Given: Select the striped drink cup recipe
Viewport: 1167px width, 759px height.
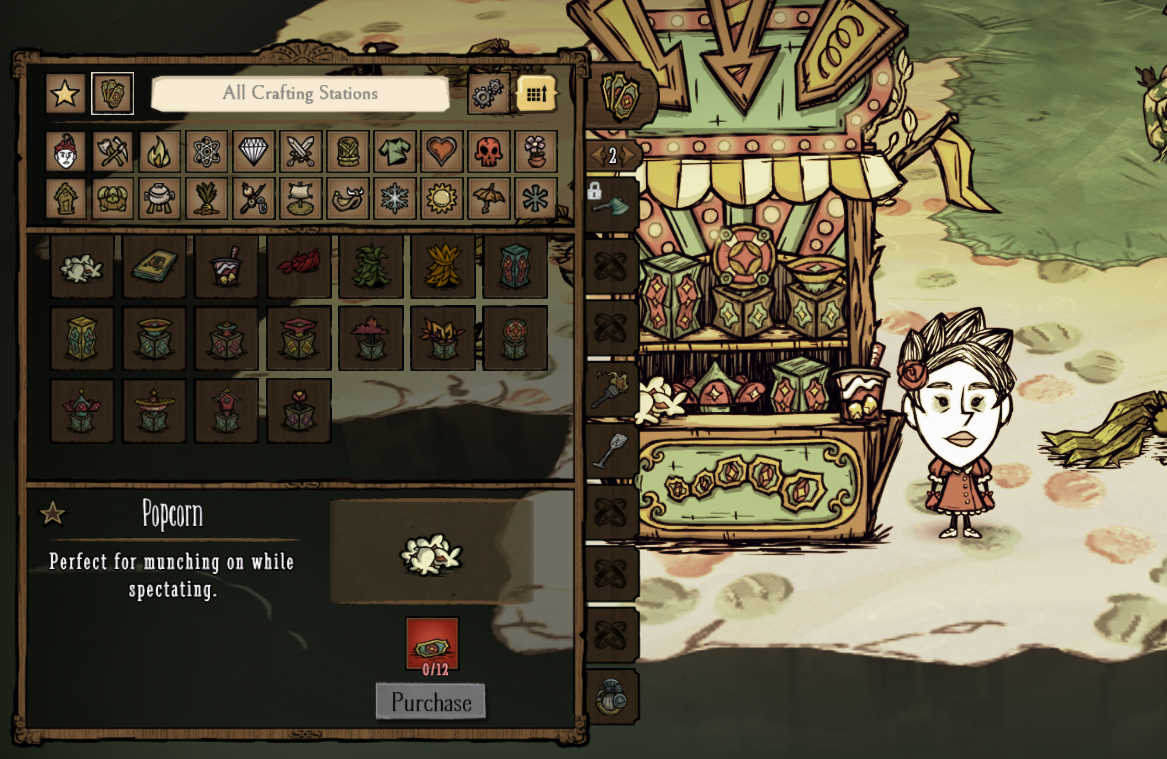Looking at the screenshot, I should point(226,267).
